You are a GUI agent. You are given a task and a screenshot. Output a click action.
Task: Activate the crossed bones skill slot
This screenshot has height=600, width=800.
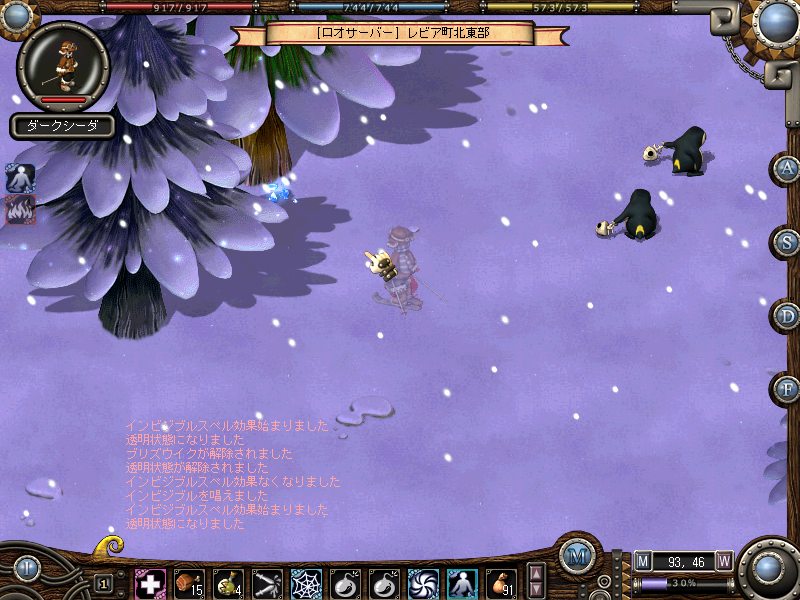click(x=267, y=583)
